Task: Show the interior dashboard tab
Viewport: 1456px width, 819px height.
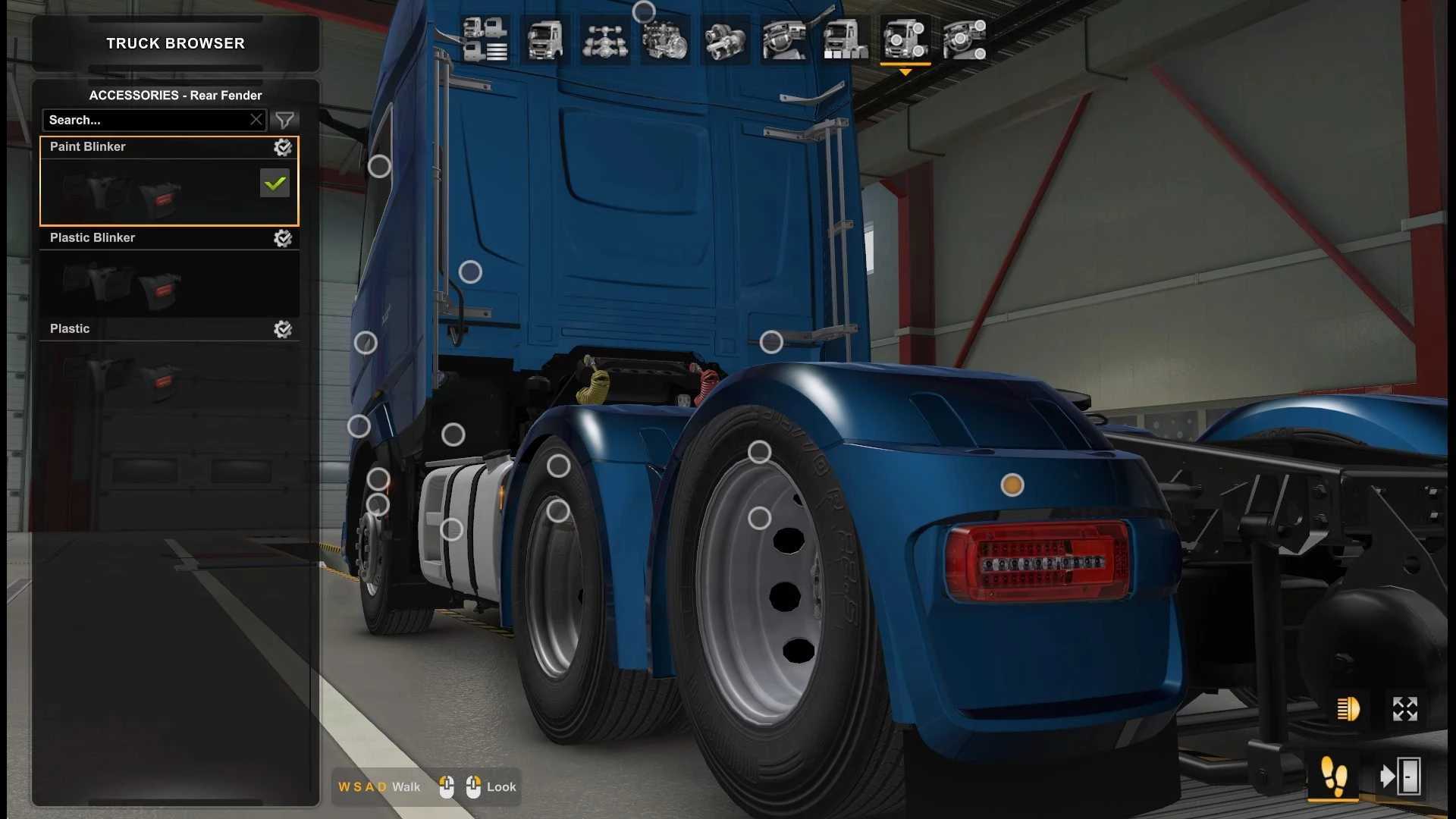Action: 785,39
